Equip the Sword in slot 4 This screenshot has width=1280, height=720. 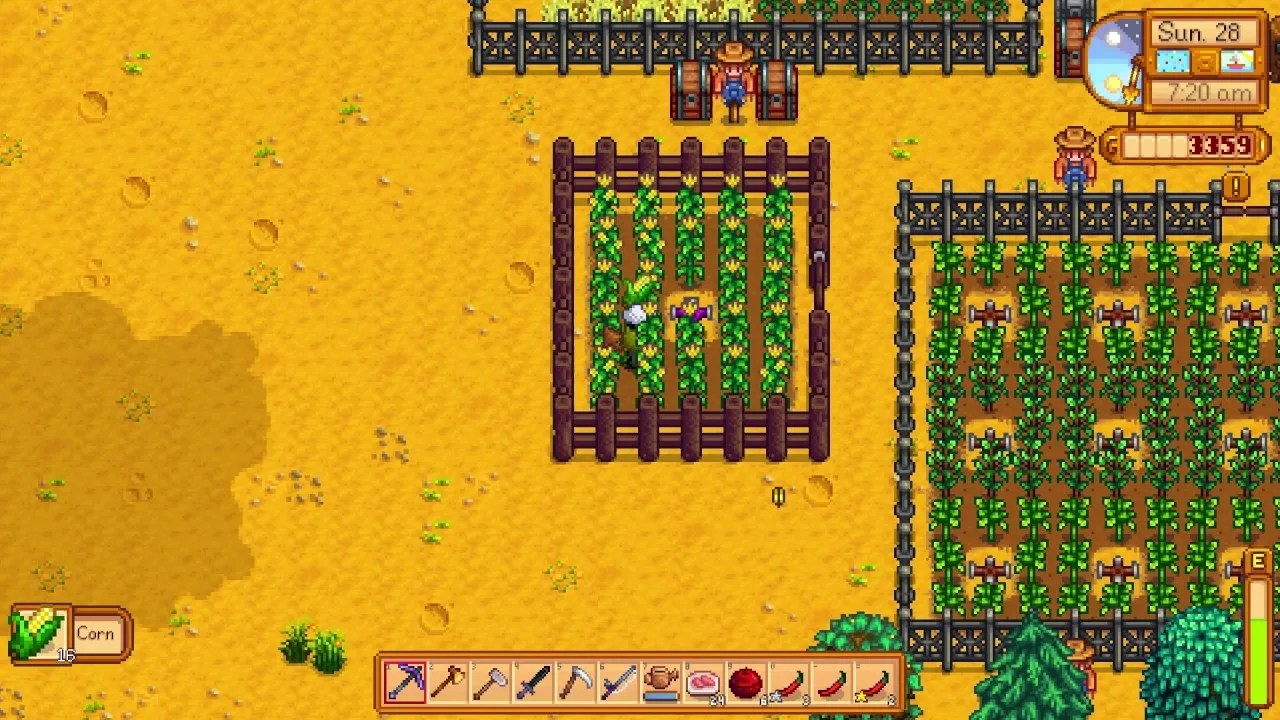click(x=534, y=683)
